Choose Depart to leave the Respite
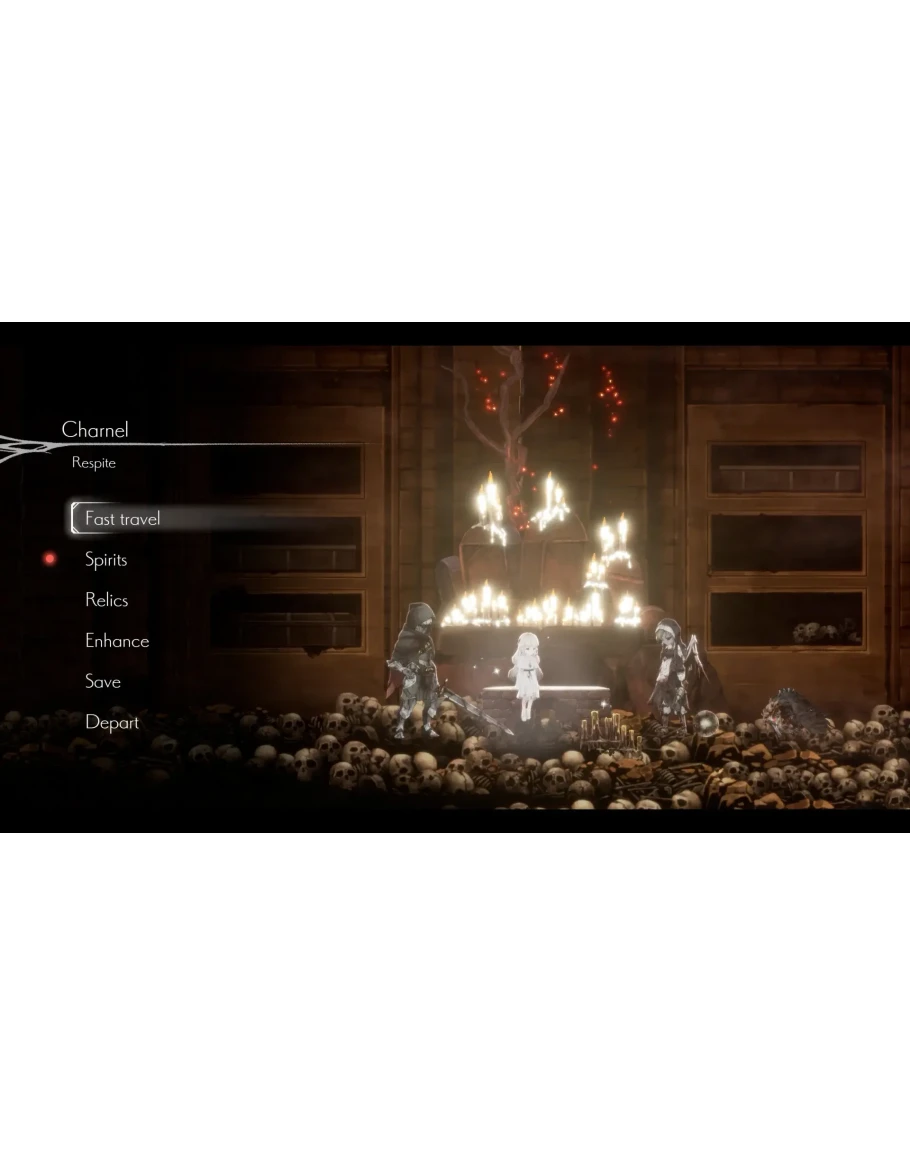The image size is (910, 1155). tap(111, 722)
